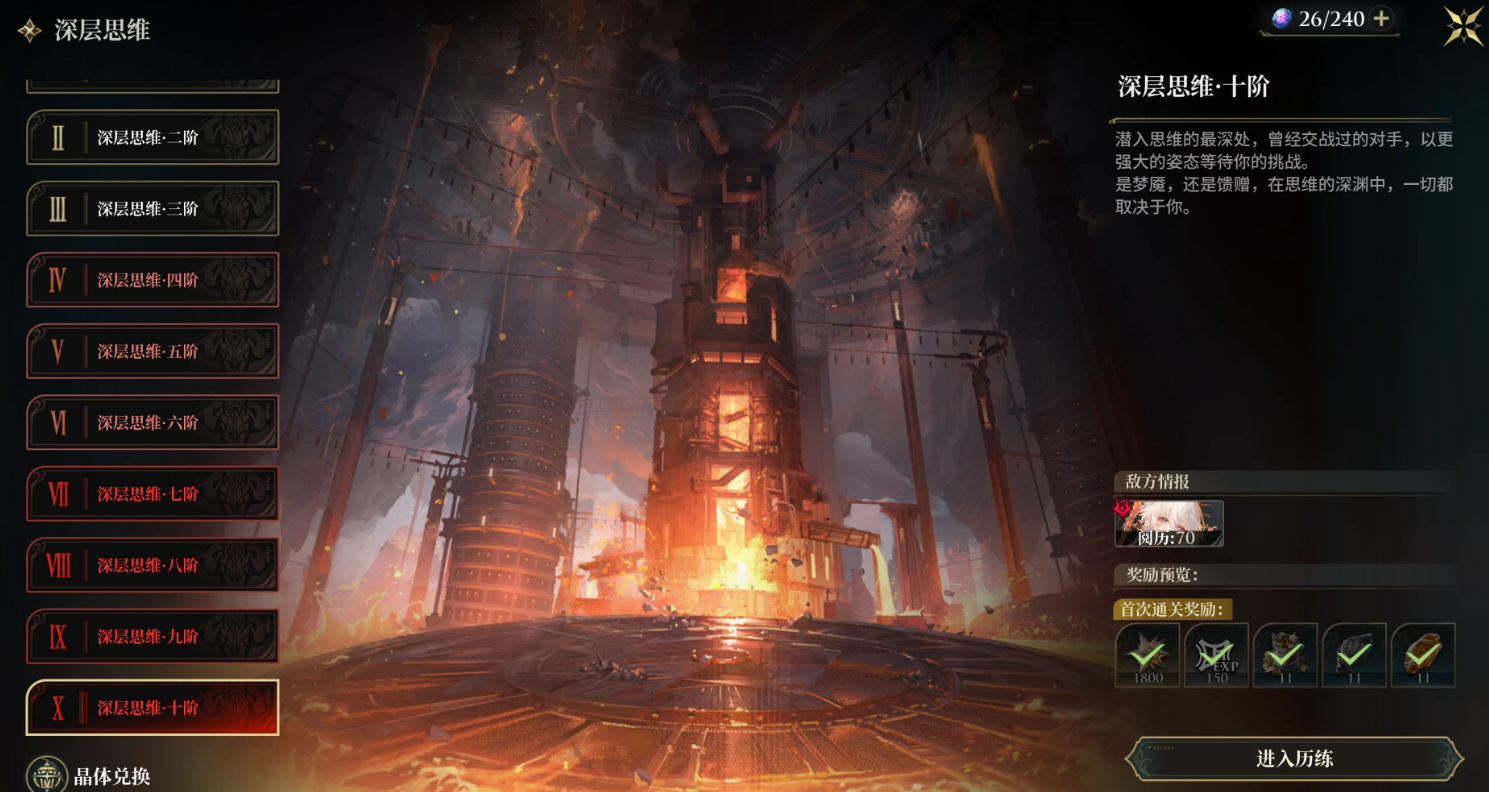Select stage 深层思维·八阶
1489x792 pixels.
pos(152,565)
